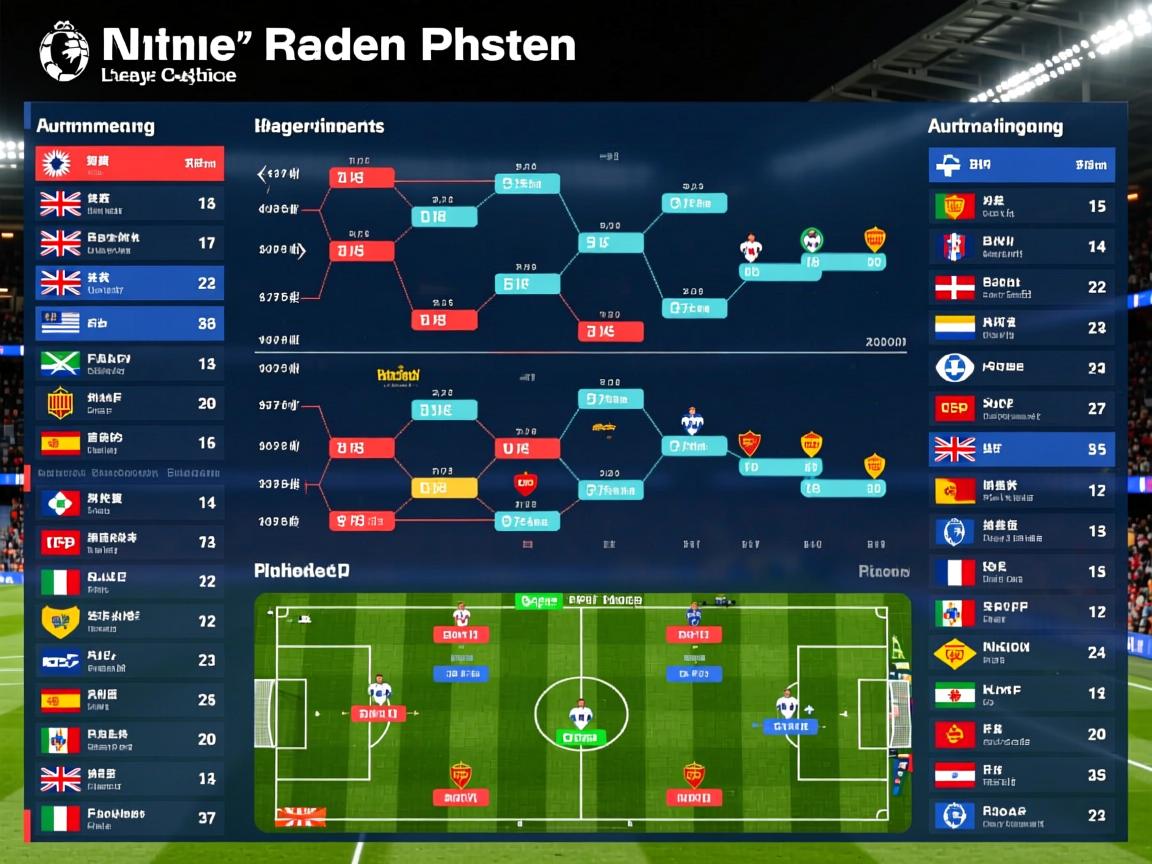Select the left standings team with 38 points
This screenshot has width=1152, height=864.
pos(130,323)
